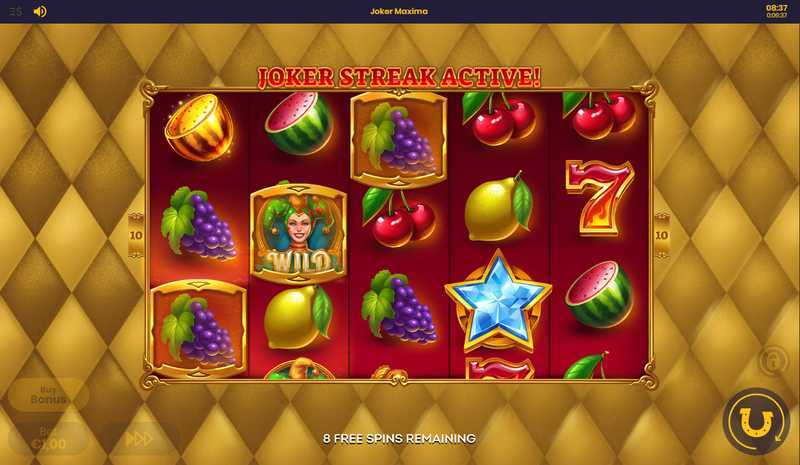Click the faded autoplay icon above spin
Image resolution: width=800 pixels, height=465 pixels.
coord(773,360)
